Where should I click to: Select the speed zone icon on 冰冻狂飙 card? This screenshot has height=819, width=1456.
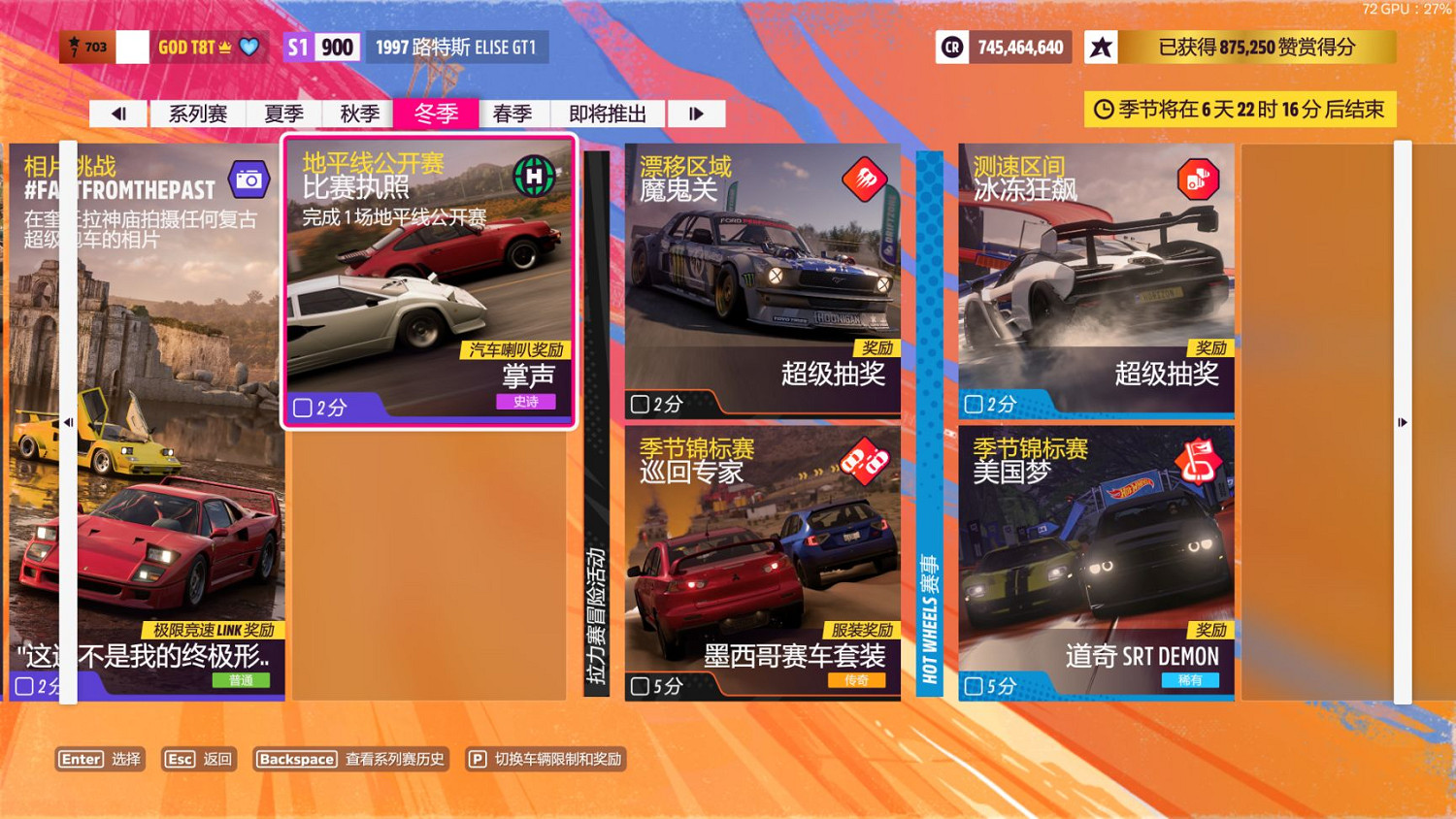coord(1198,180)
